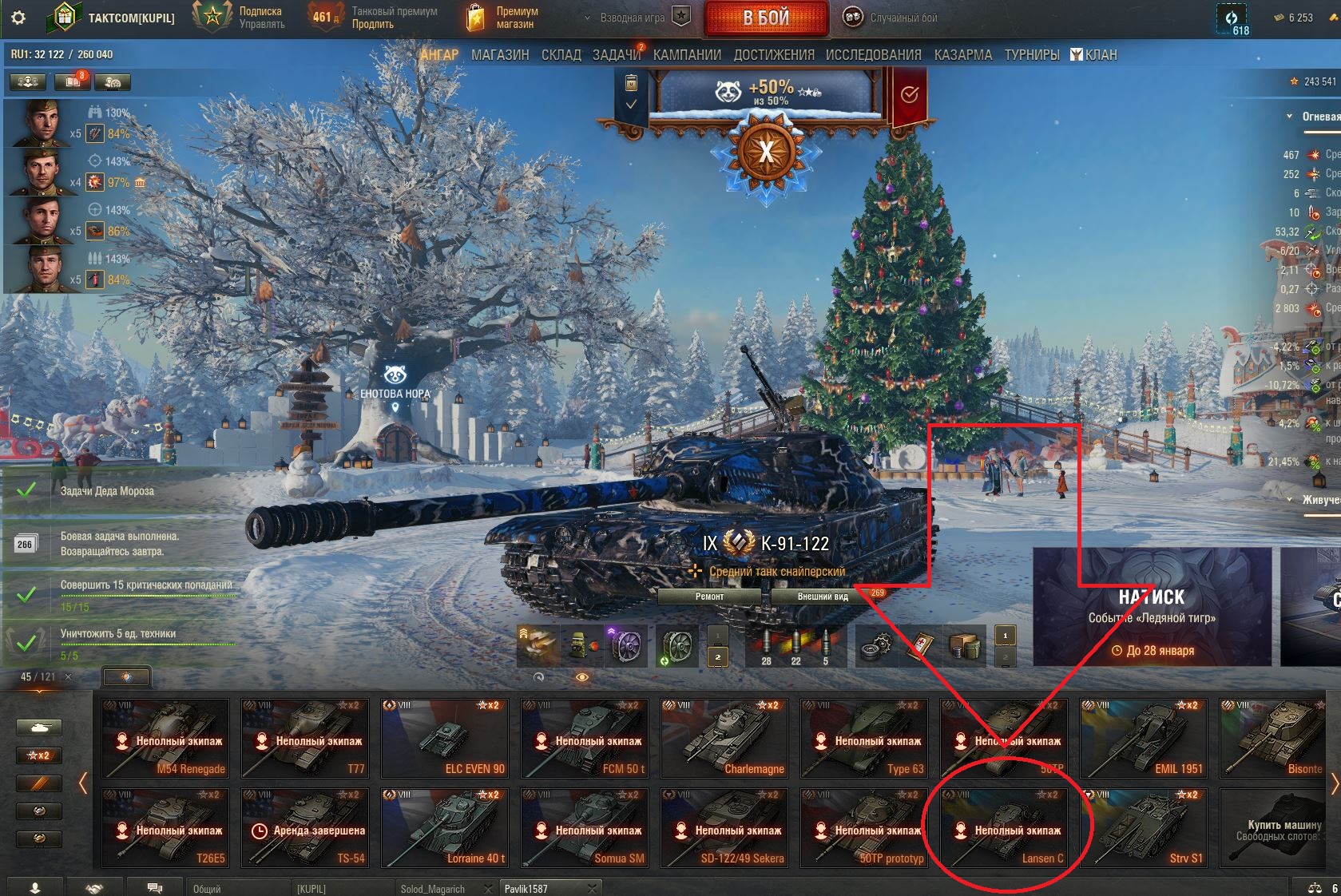Viewport: 1341px width, 896px height.
Task: Open the ТУРНИРЫ tab
Action: 1031,55
